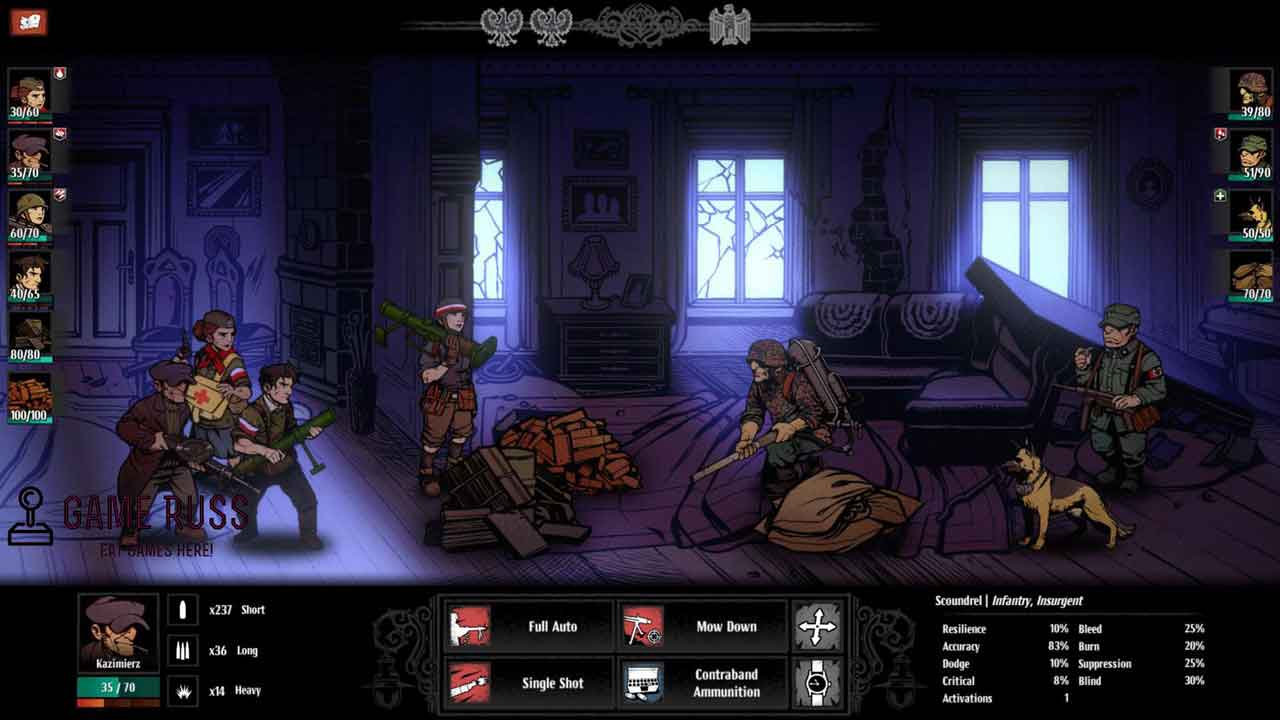Use the Full Auto ability
The height and width of the screenshot is (720, 1280).
tap(527, 627)
